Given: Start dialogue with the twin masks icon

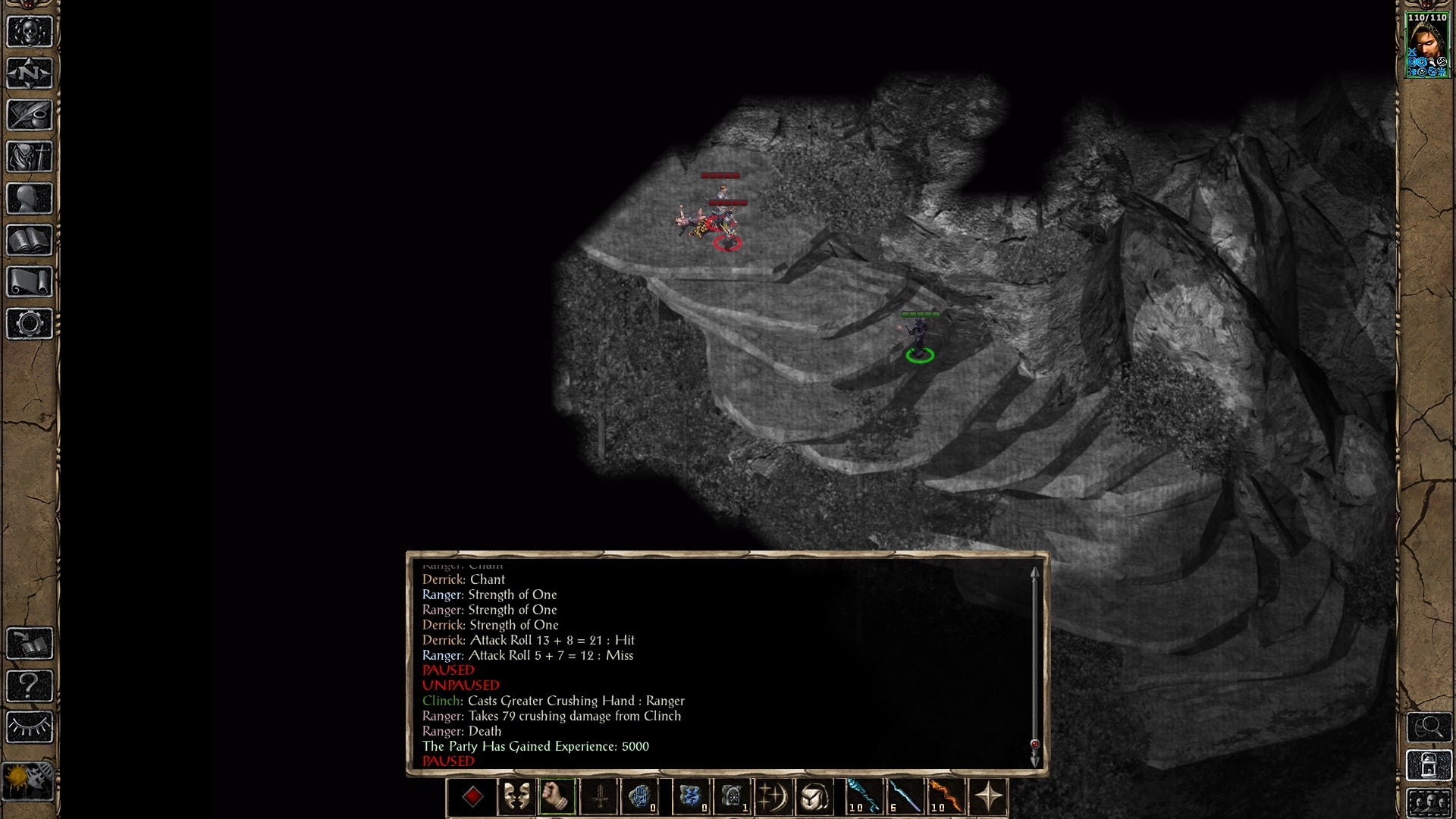Looking at the screenshot, I should [x=516, y=797].
